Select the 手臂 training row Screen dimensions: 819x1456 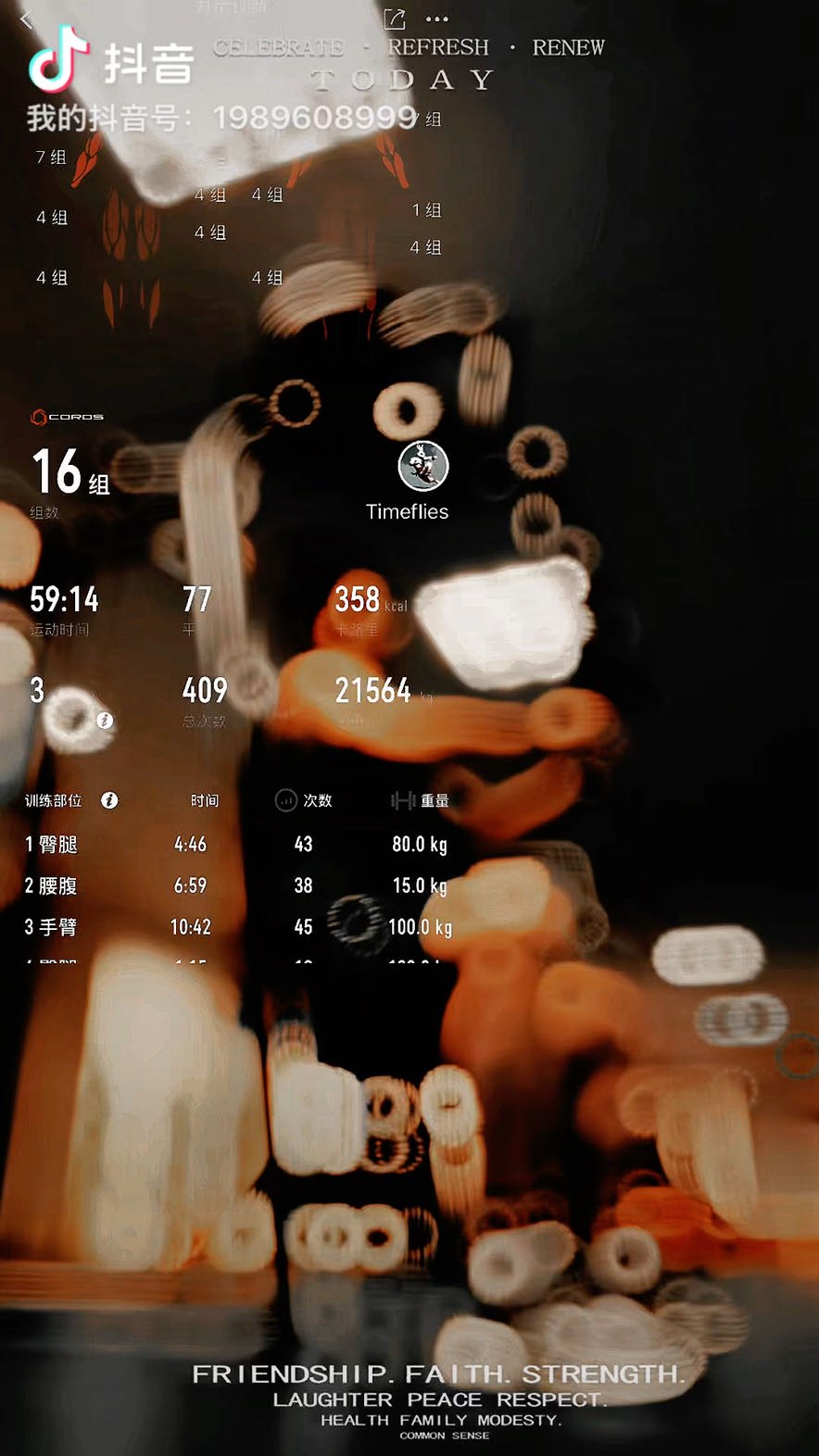[x=236, y=927]
